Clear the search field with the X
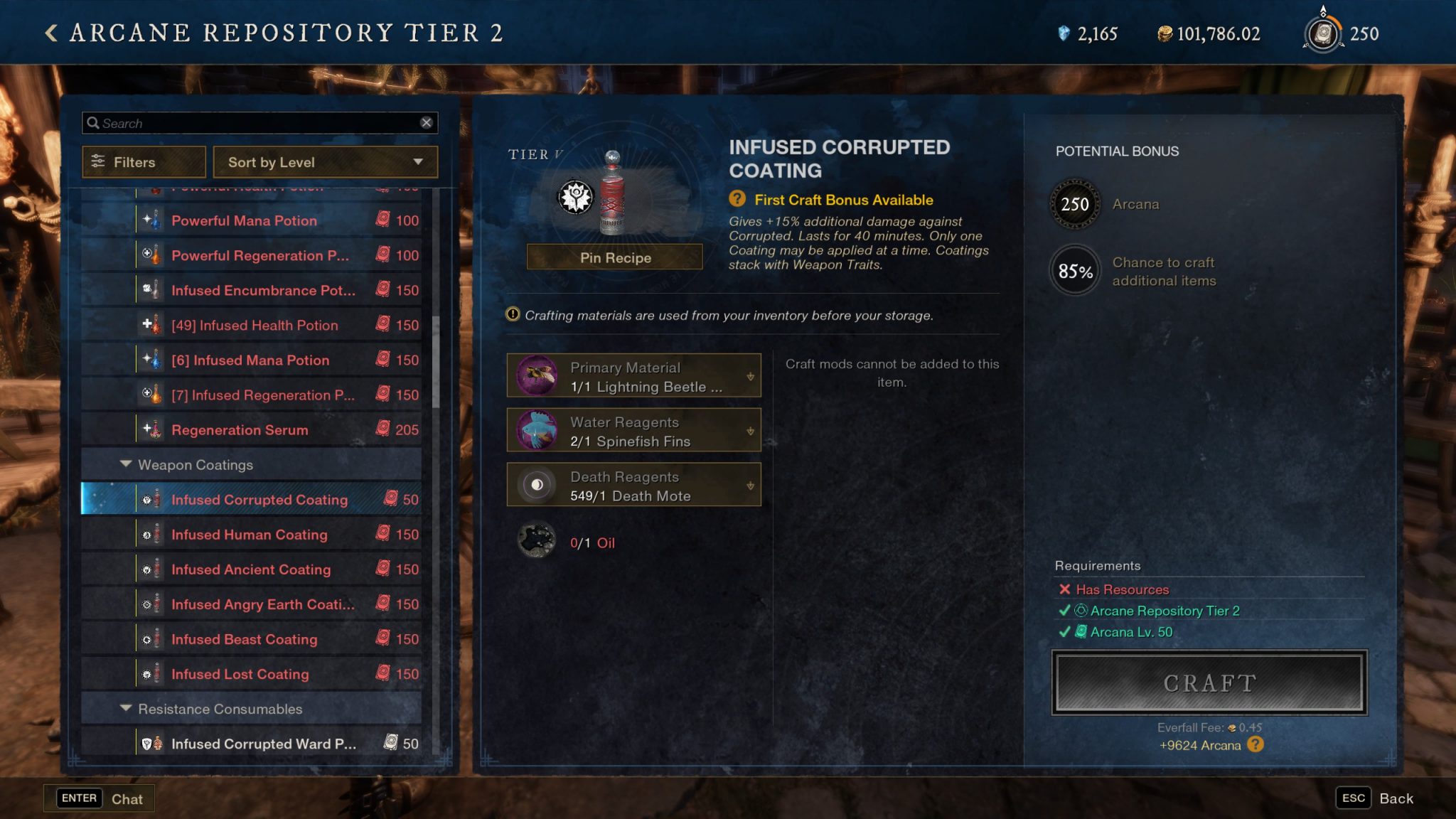This screenshot has width=1456, height=819. [x=427, y=122]
